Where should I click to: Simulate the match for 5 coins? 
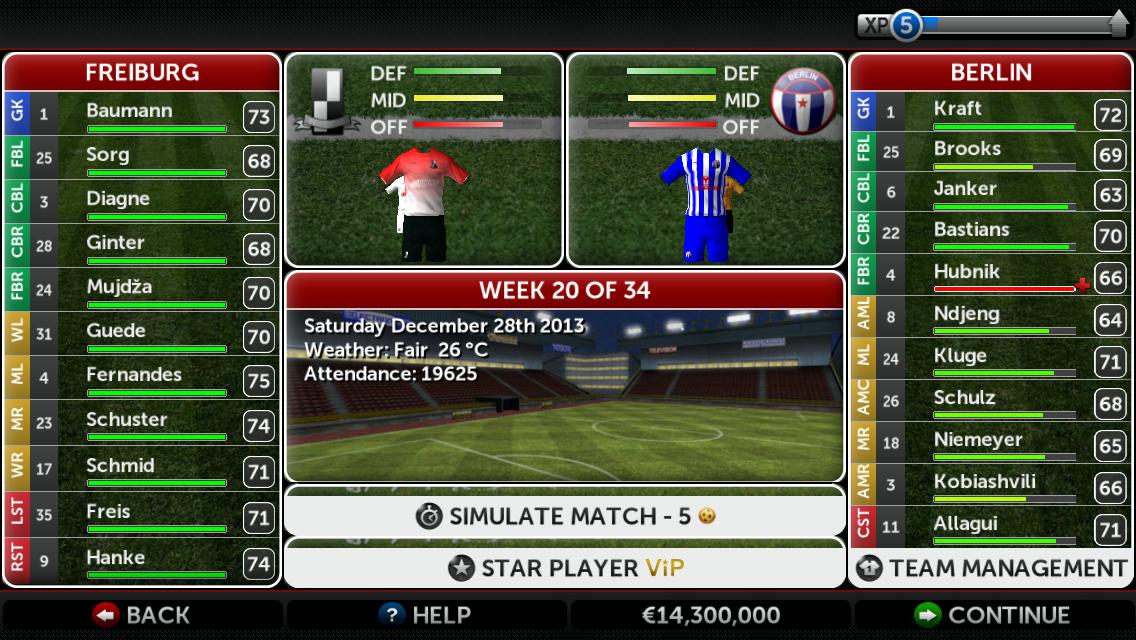[x=565, y=516]
